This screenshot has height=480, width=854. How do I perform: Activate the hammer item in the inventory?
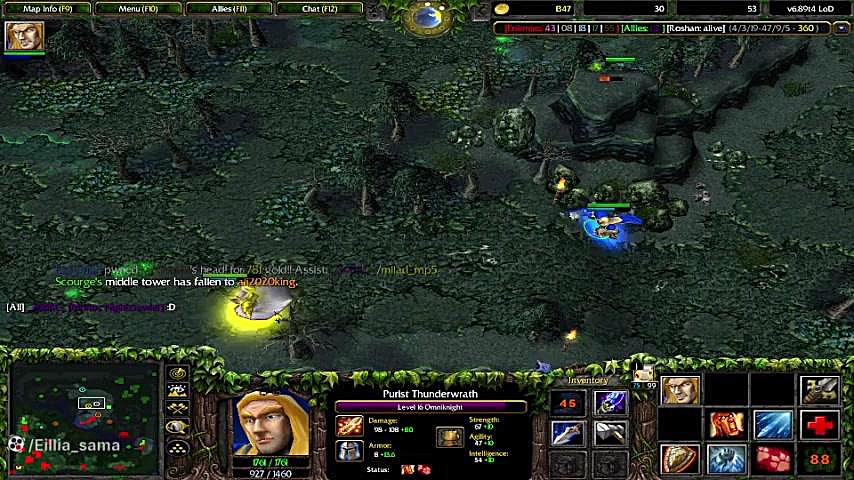click(611, 433)
